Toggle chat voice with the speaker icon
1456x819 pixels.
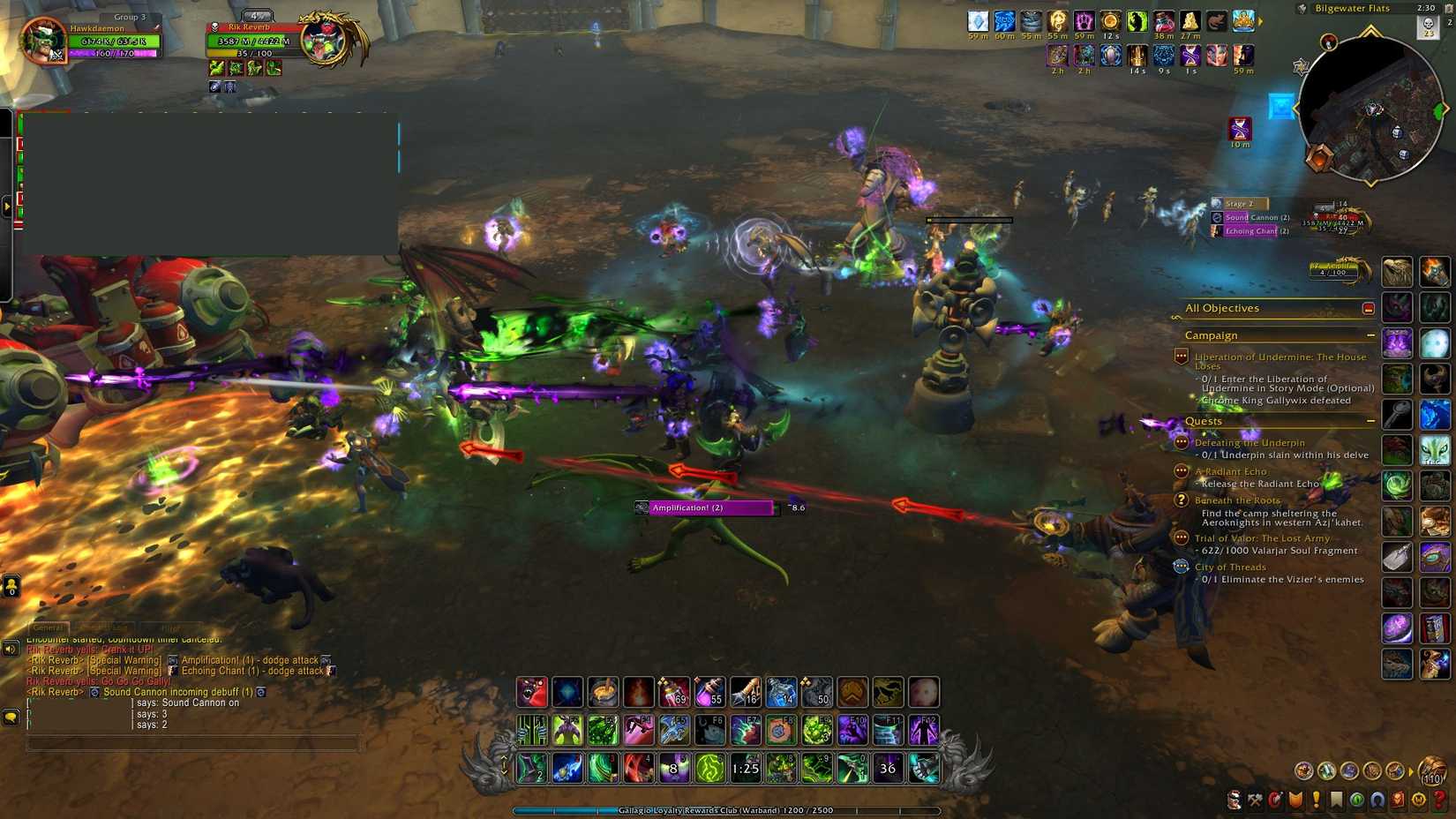[x=10, y=649]
